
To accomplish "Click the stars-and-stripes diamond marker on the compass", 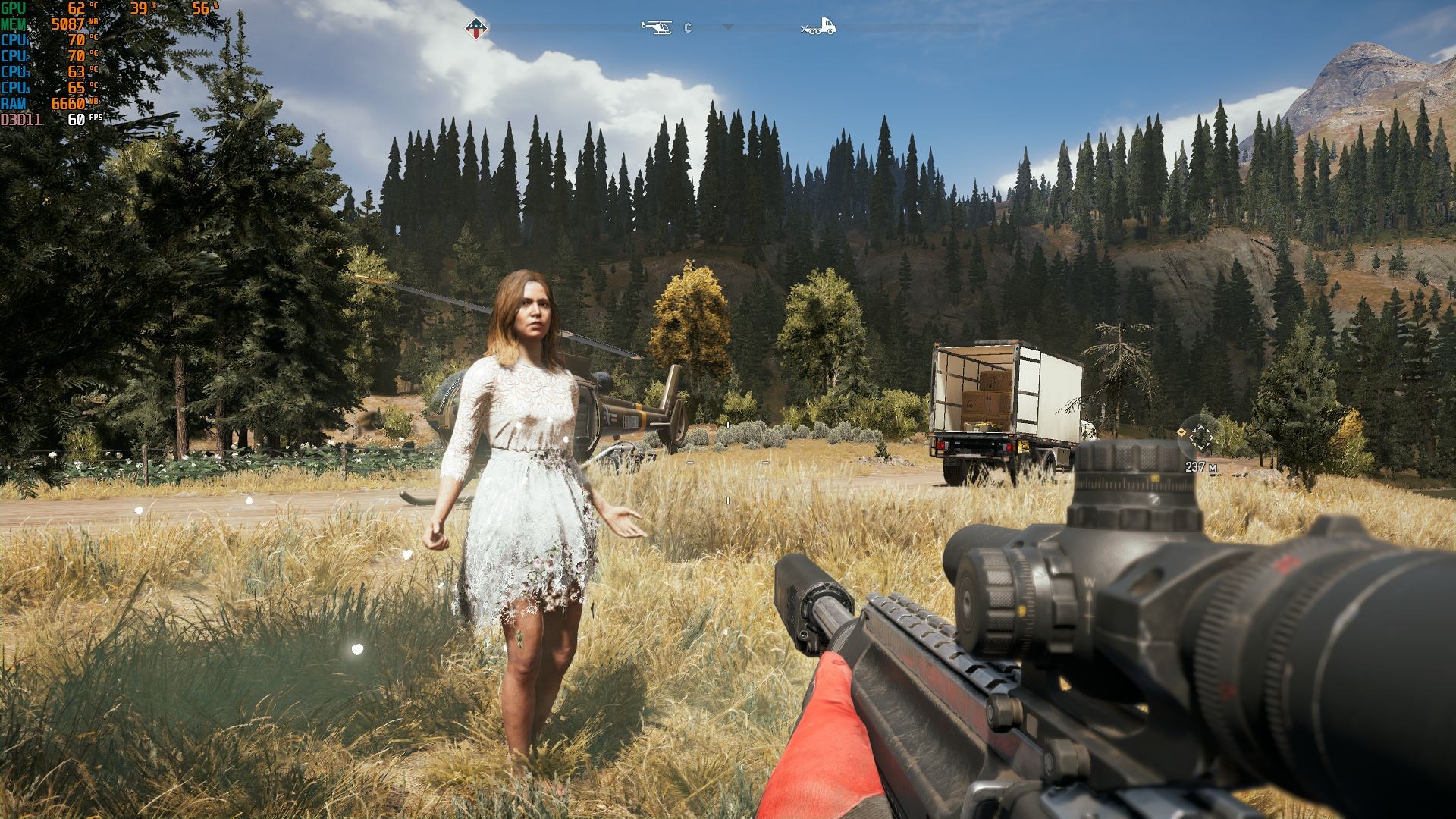I will [x=476, y=29].
